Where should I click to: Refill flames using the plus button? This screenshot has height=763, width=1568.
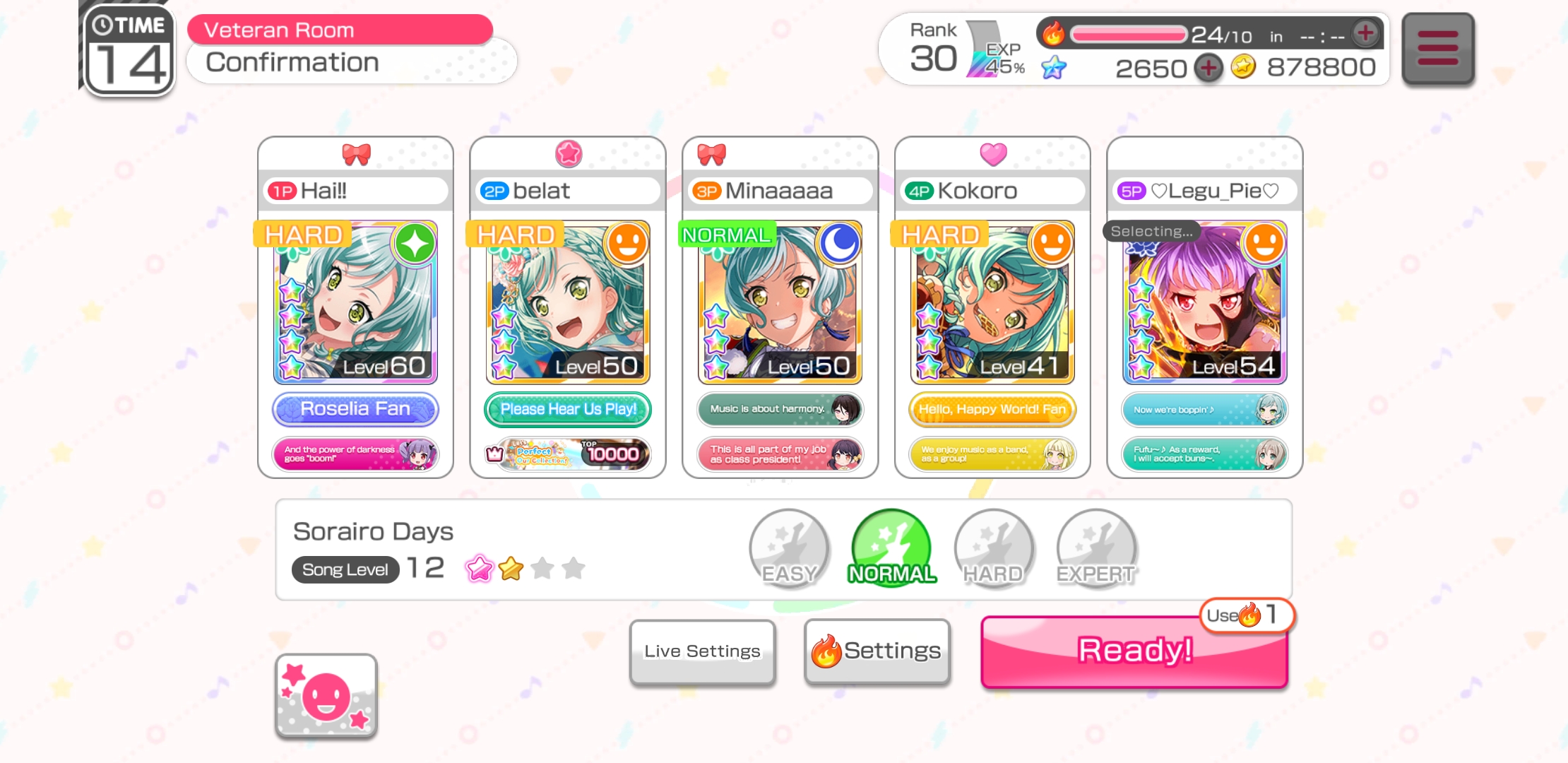pos(1366,32)
